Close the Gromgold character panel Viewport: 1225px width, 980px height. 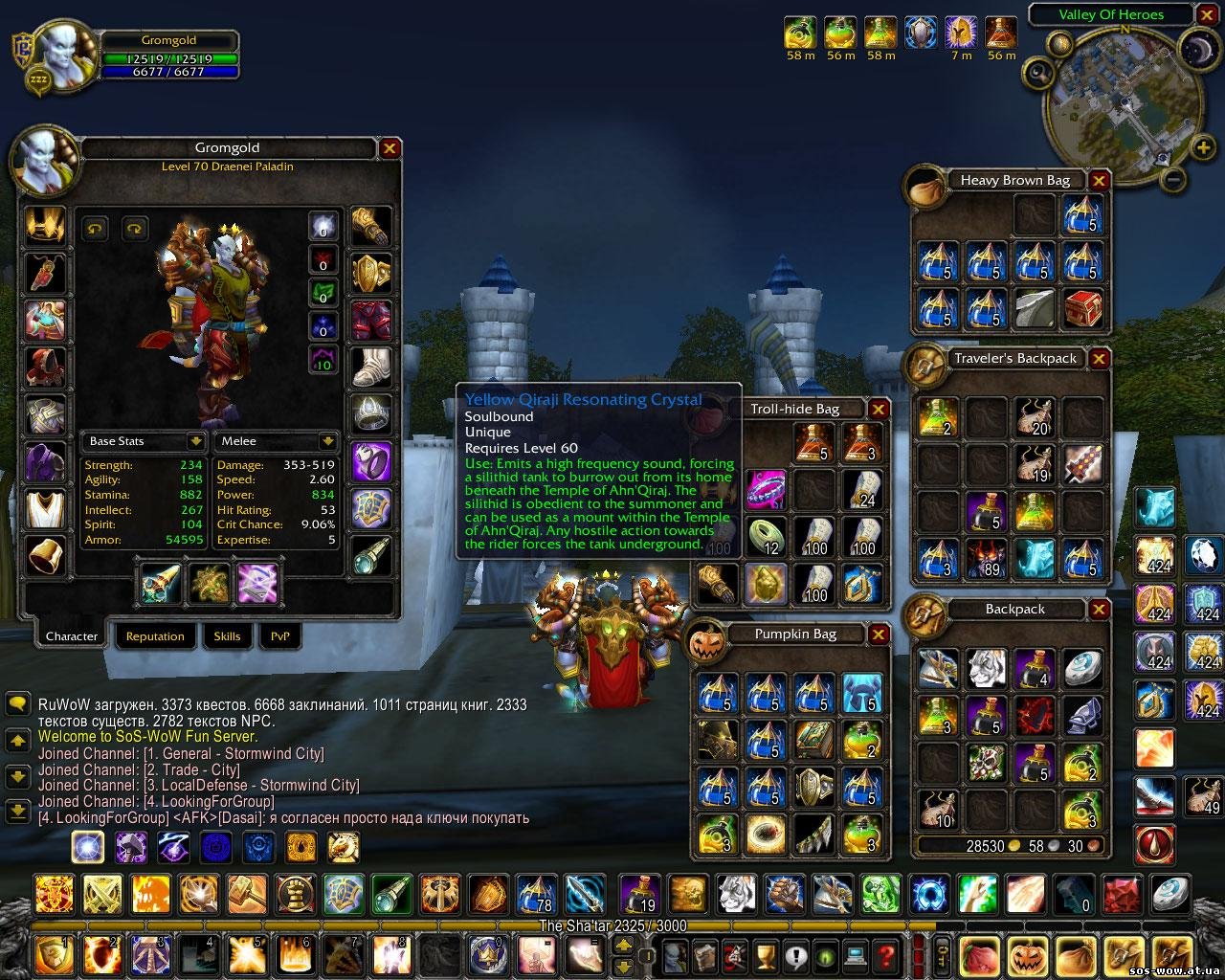(x=390, y=148)
